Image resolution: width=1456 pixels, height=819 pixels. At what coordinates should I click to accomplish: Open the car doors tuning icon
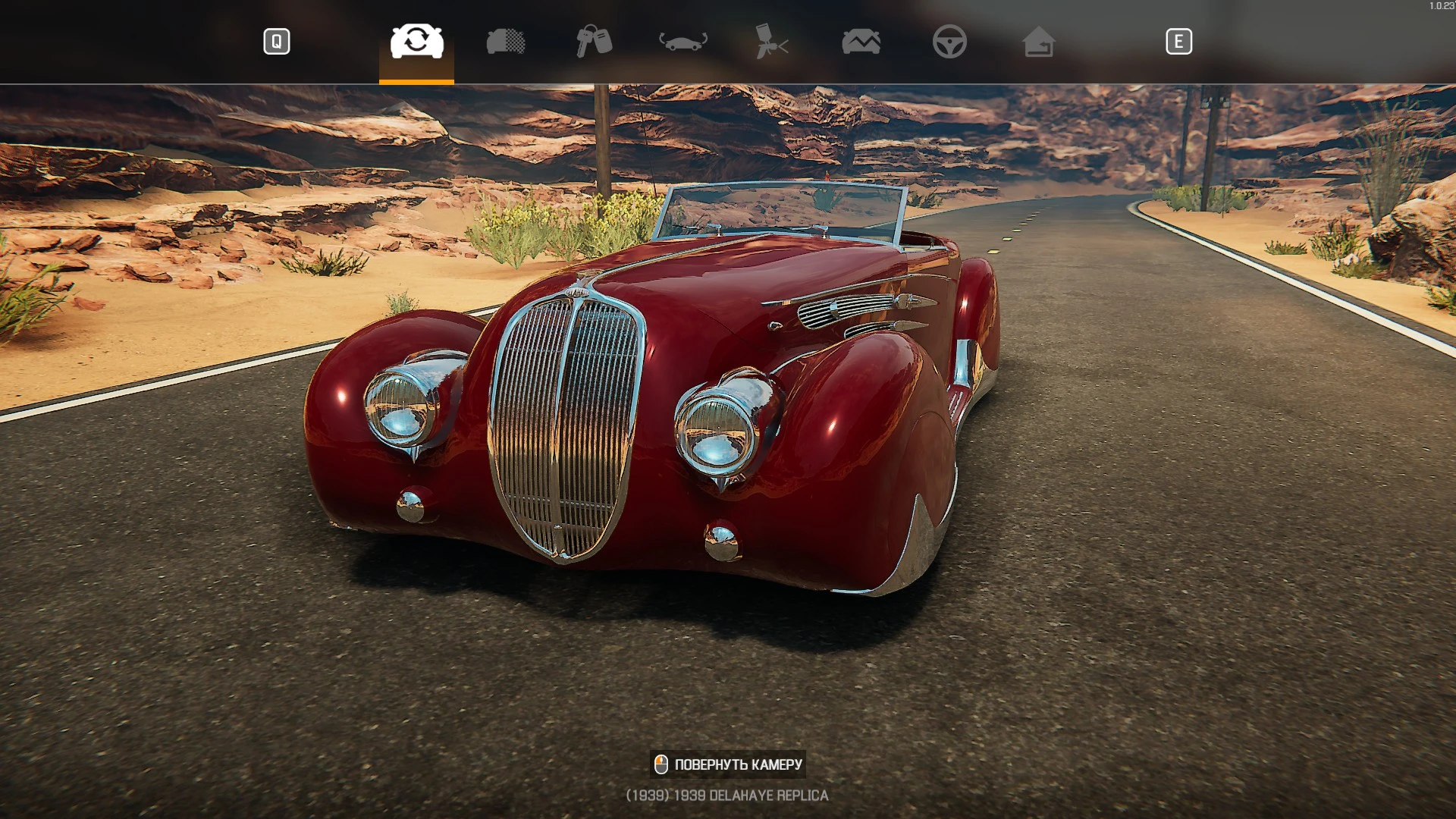685,42
